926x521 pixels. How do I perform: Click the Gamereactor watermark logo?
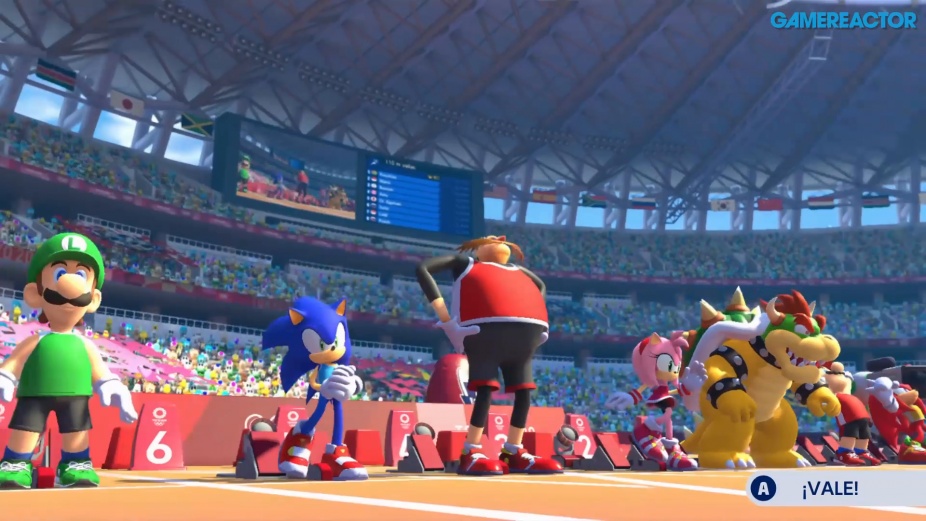[x=842, y=19]
